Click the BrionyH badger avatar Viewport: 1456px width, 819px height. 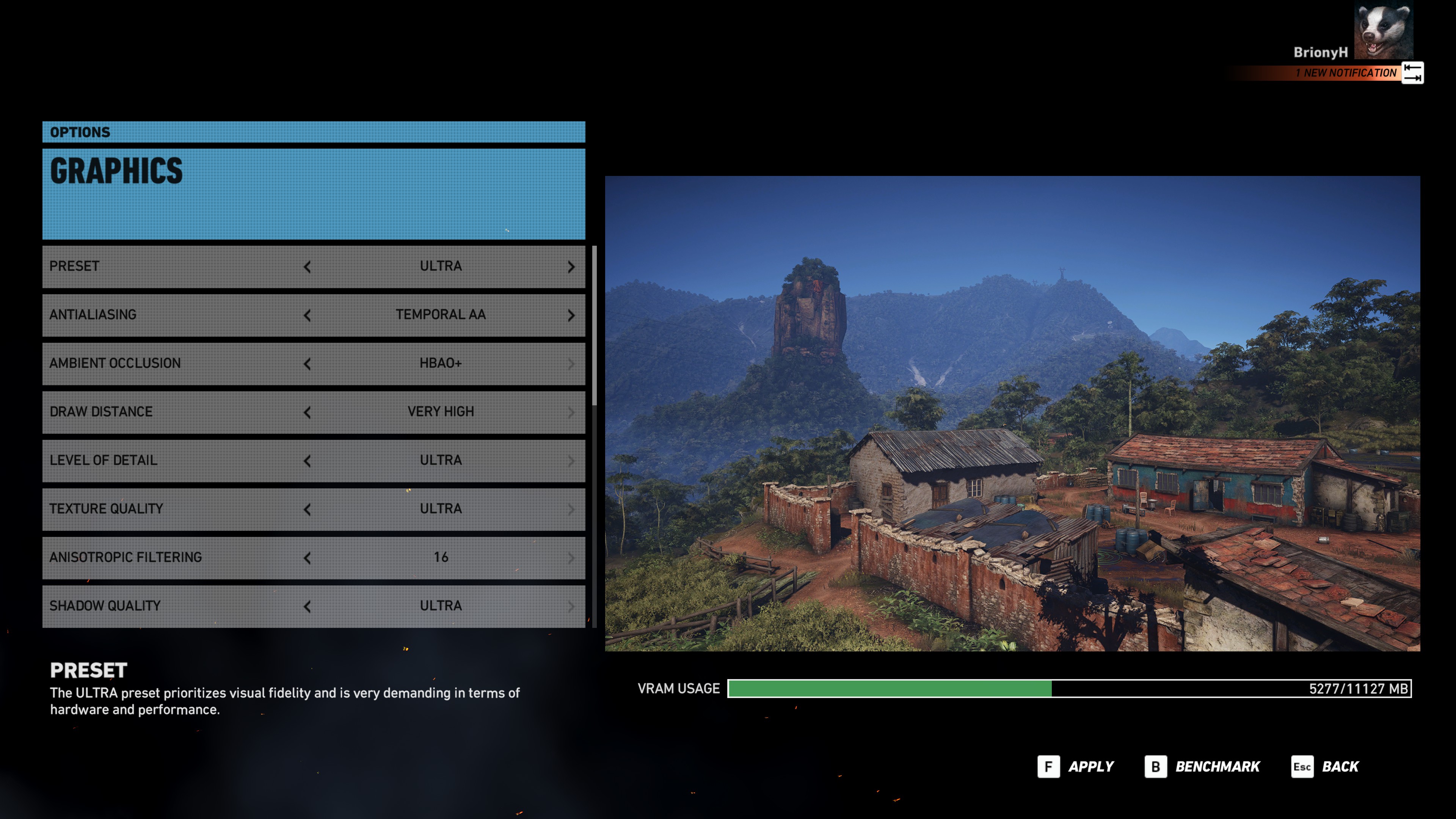tap(1383, 31)
